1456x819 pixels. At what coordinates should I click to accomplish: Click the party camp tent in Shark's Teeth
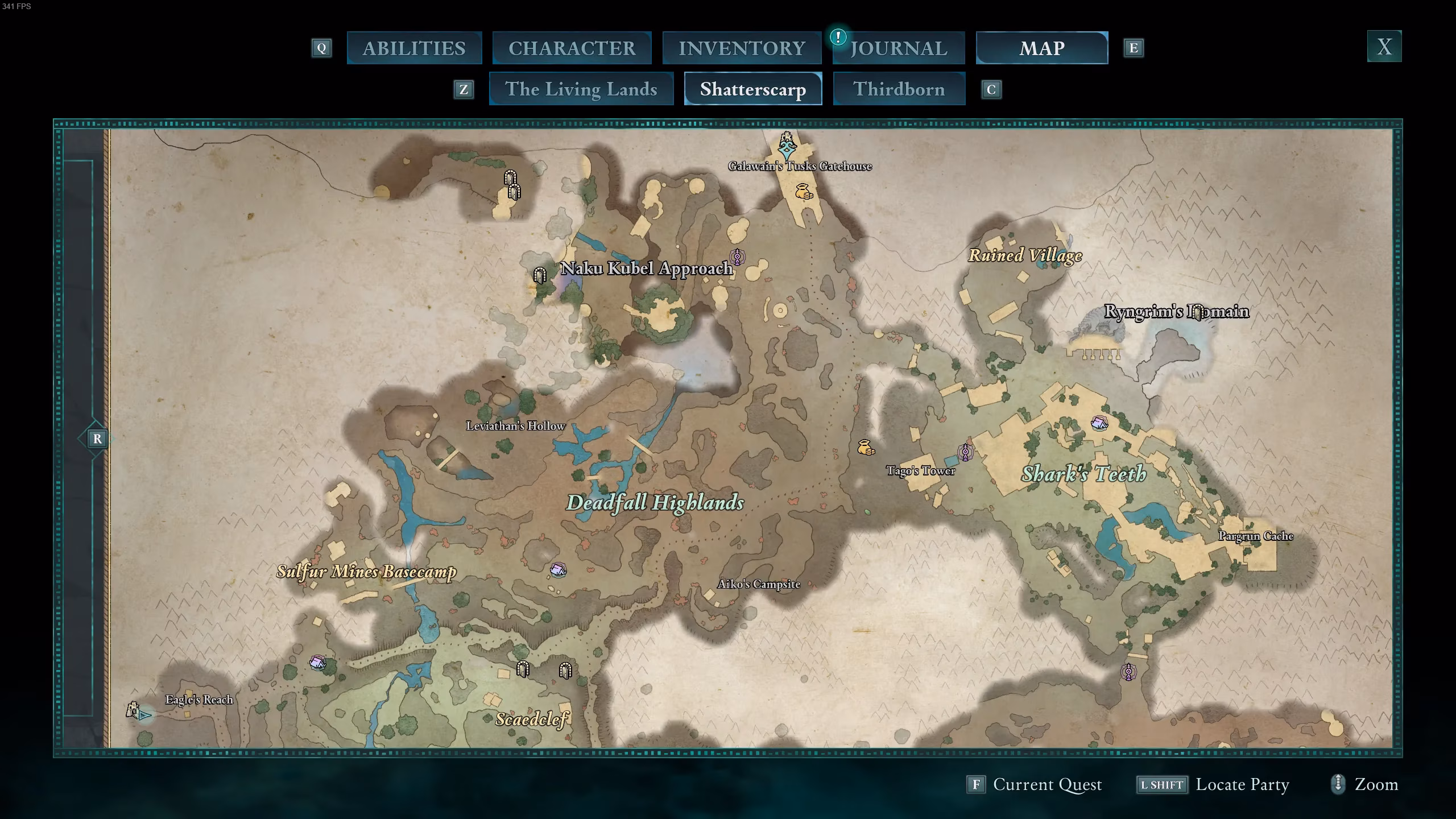[1099, 423]
